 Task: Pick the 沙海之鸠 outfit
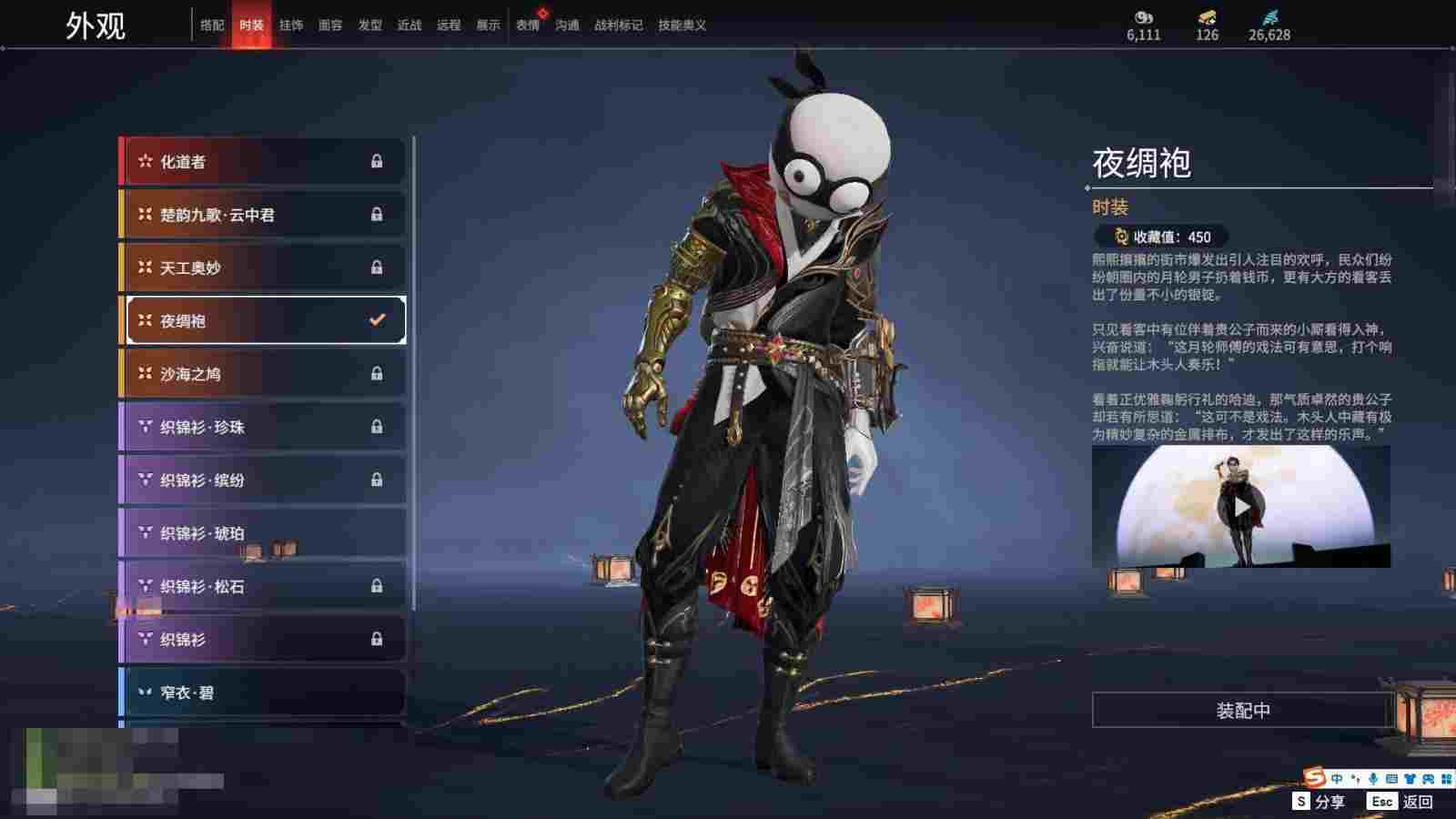[x=262, y=374]
